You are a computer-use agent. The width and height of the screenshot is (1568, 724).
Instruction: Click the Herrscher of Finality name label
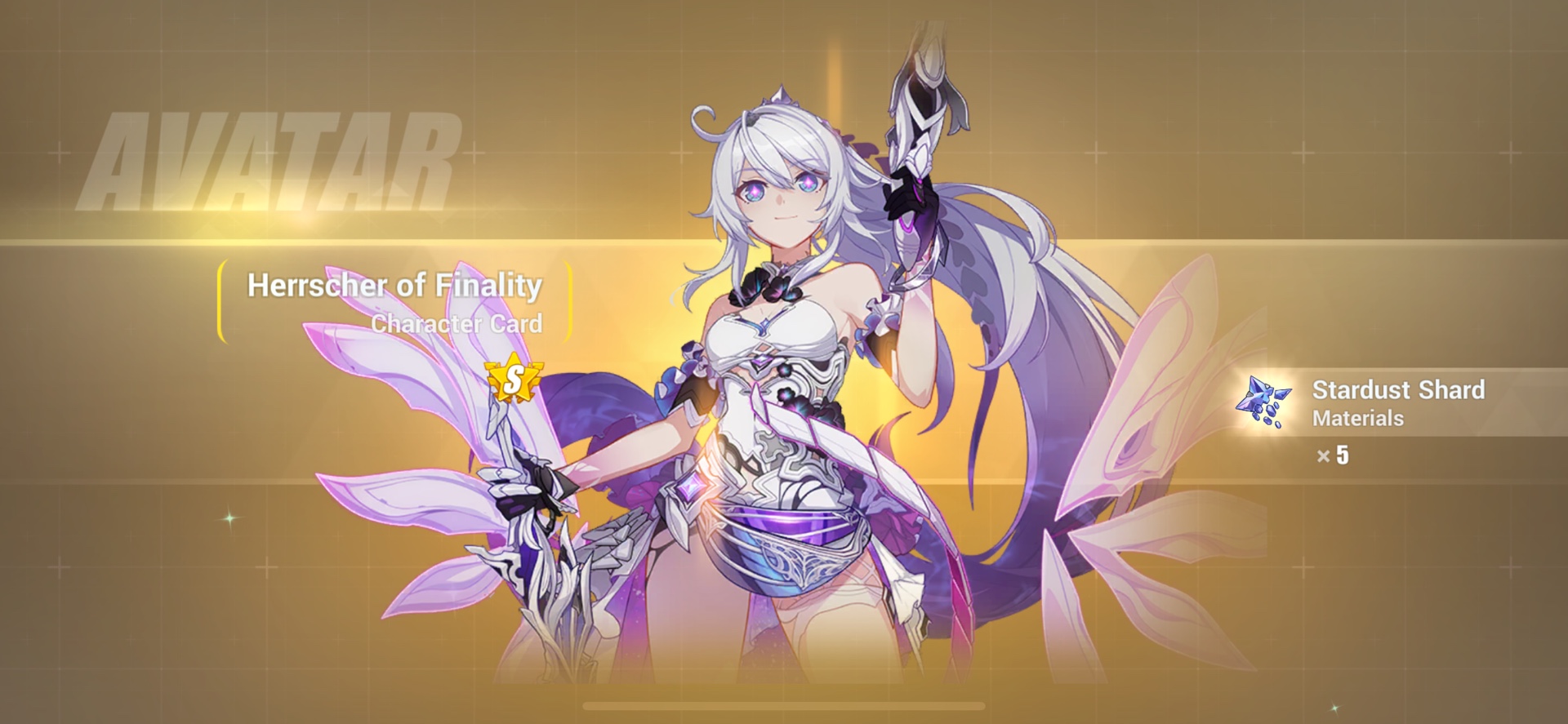pyautogui.click(x=394, y=286)
